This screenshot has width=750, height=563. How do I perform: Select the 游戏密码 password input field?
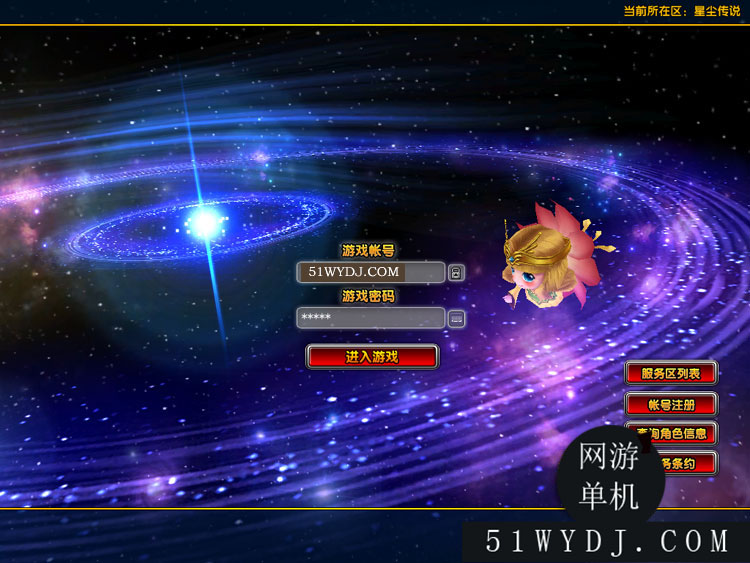(x=370, y=318)
